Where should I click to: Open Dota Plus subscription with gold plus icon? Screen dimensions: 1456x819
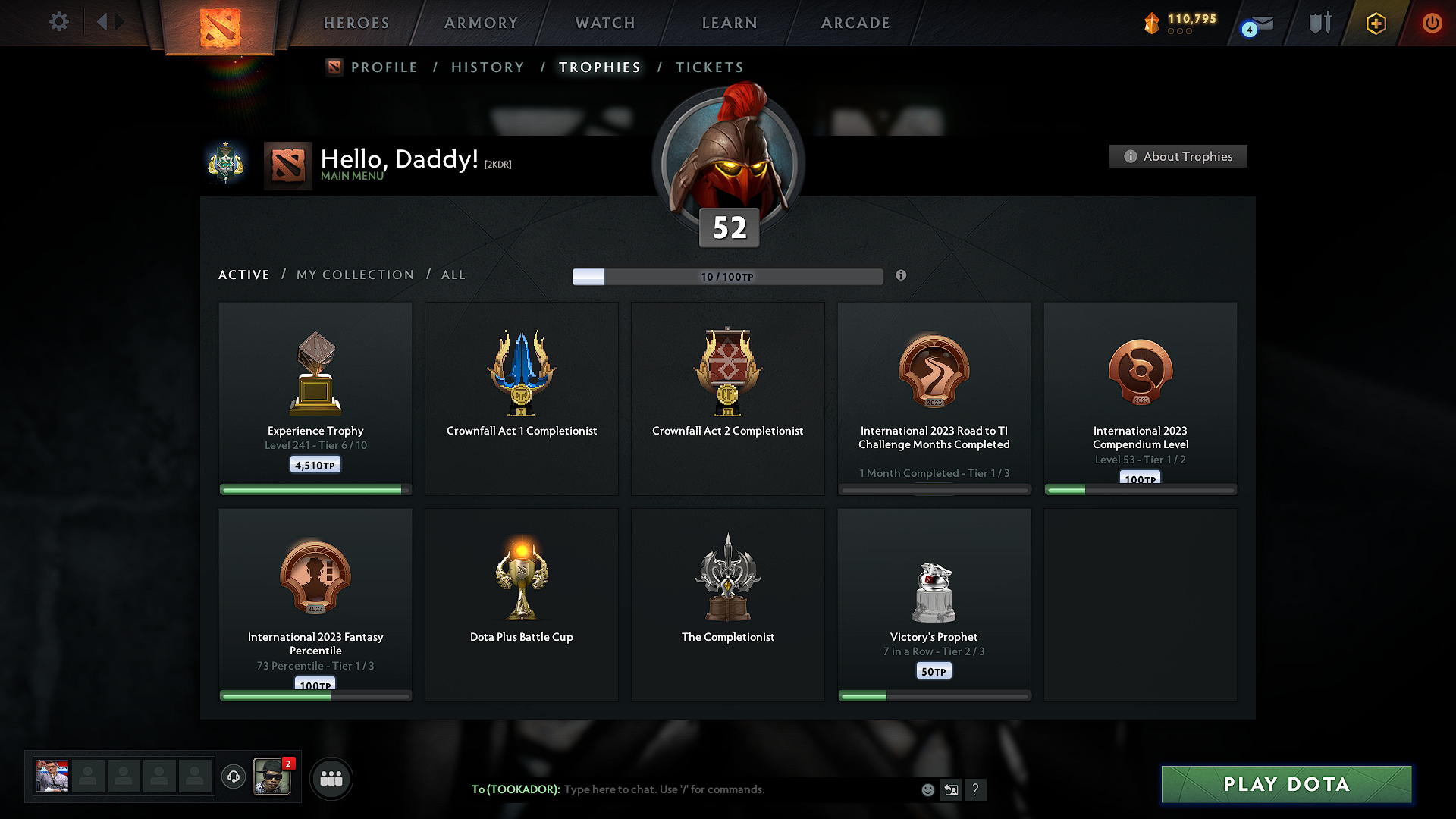tap(1375, 23)
